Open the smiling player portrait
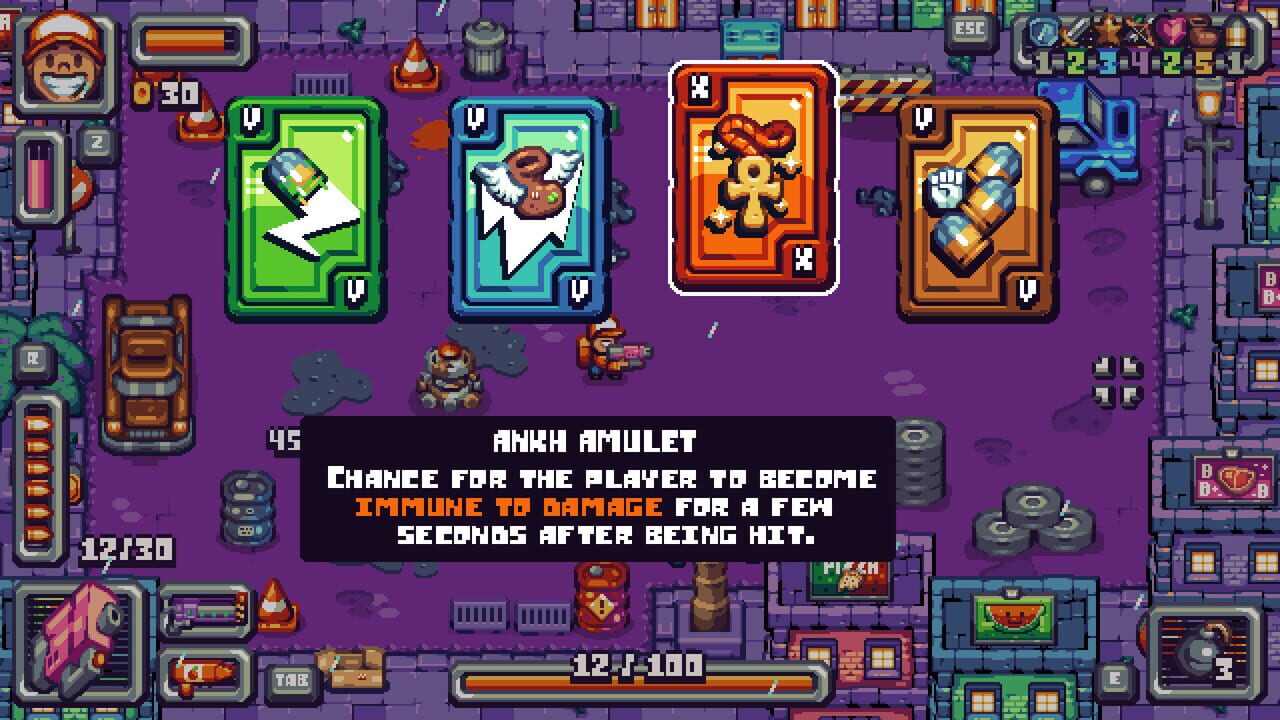This screenshot has height=720, width=1280. [62, 60]
